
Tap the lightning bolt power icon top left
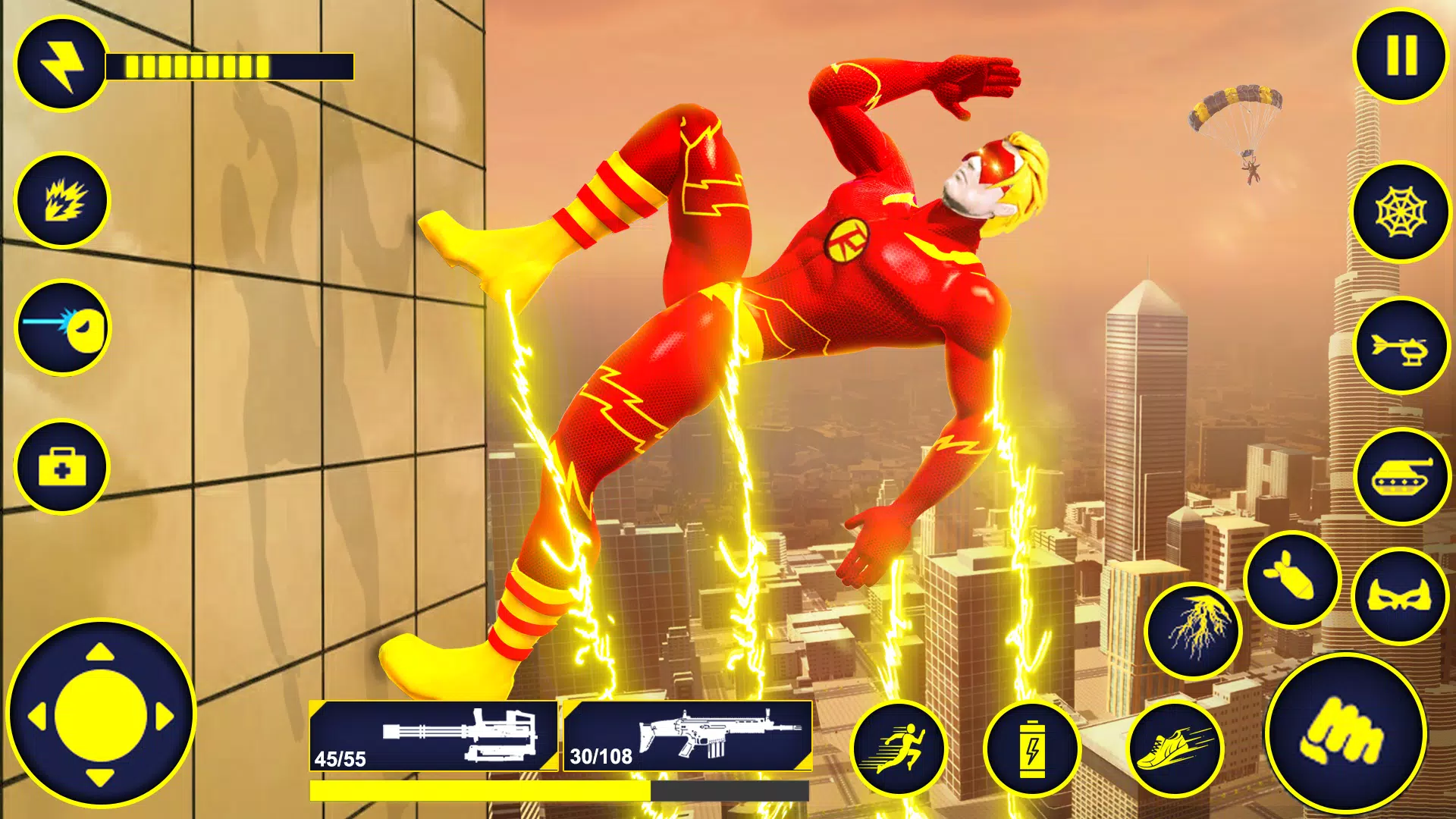61,66
